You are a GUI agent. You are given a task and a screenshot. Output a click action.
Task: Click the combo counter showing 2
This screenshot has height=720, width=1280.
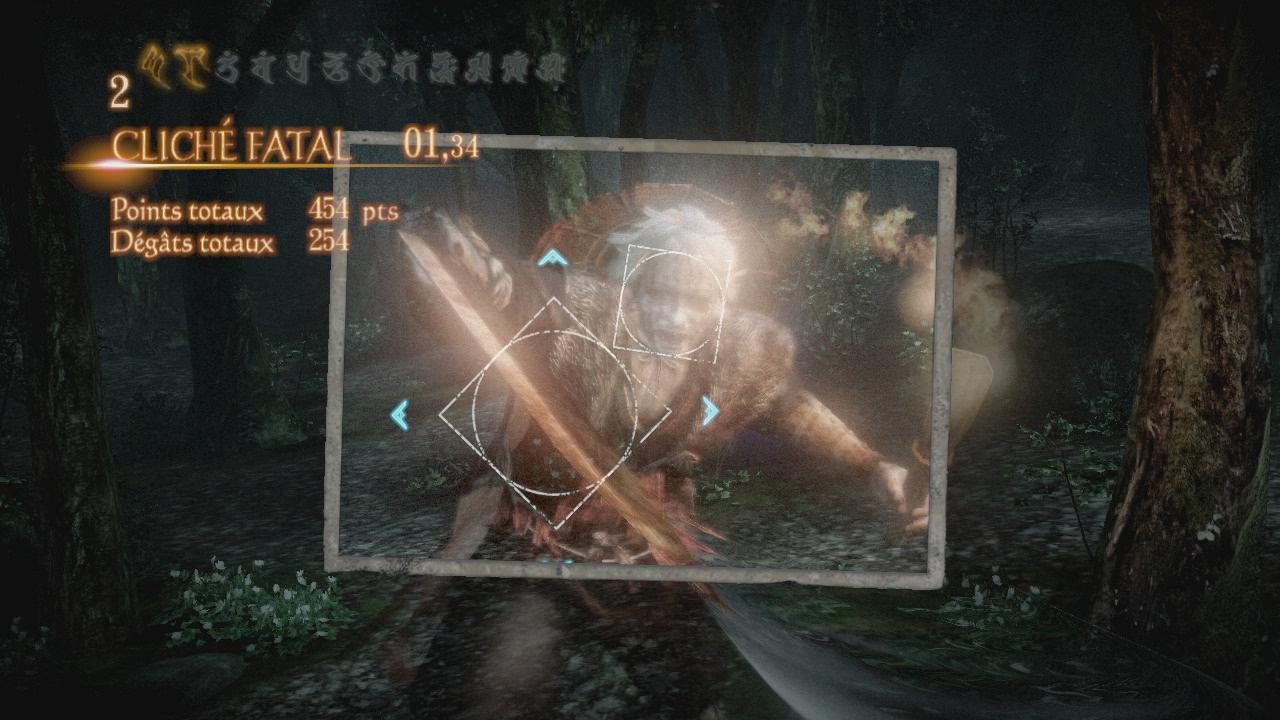point(120,94)
